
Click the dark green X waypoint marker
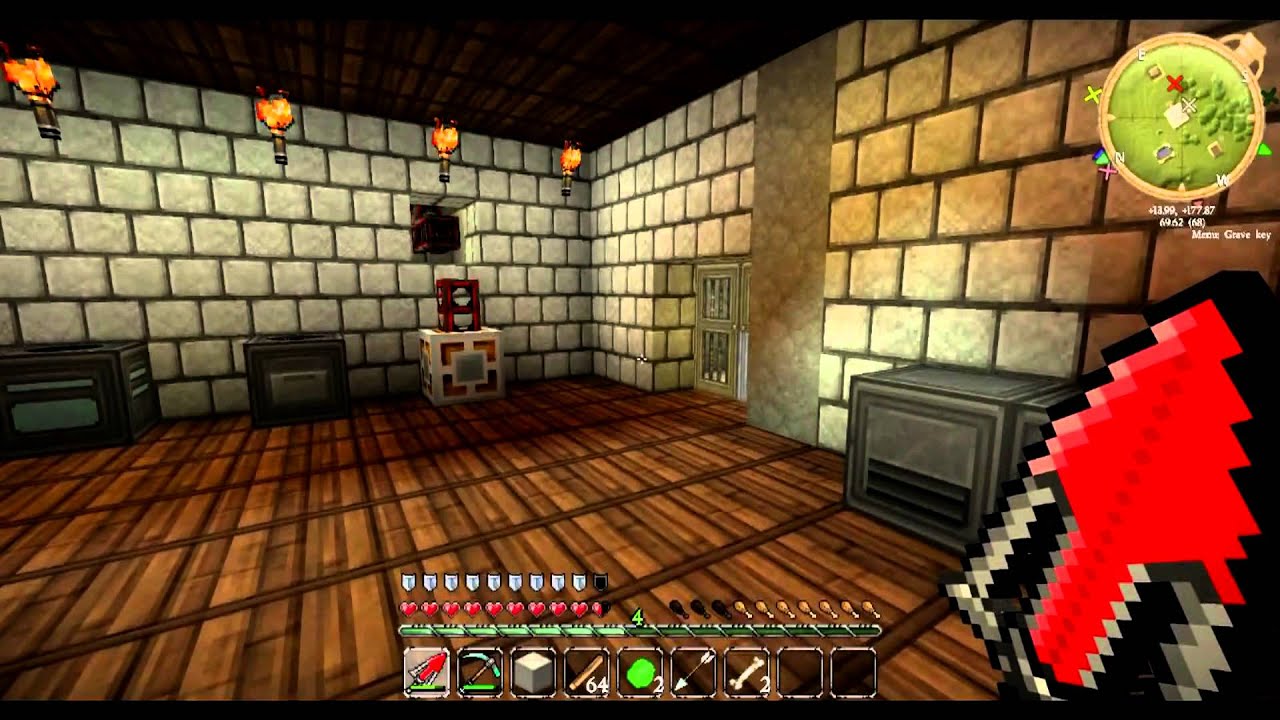tap(1269, 97)
